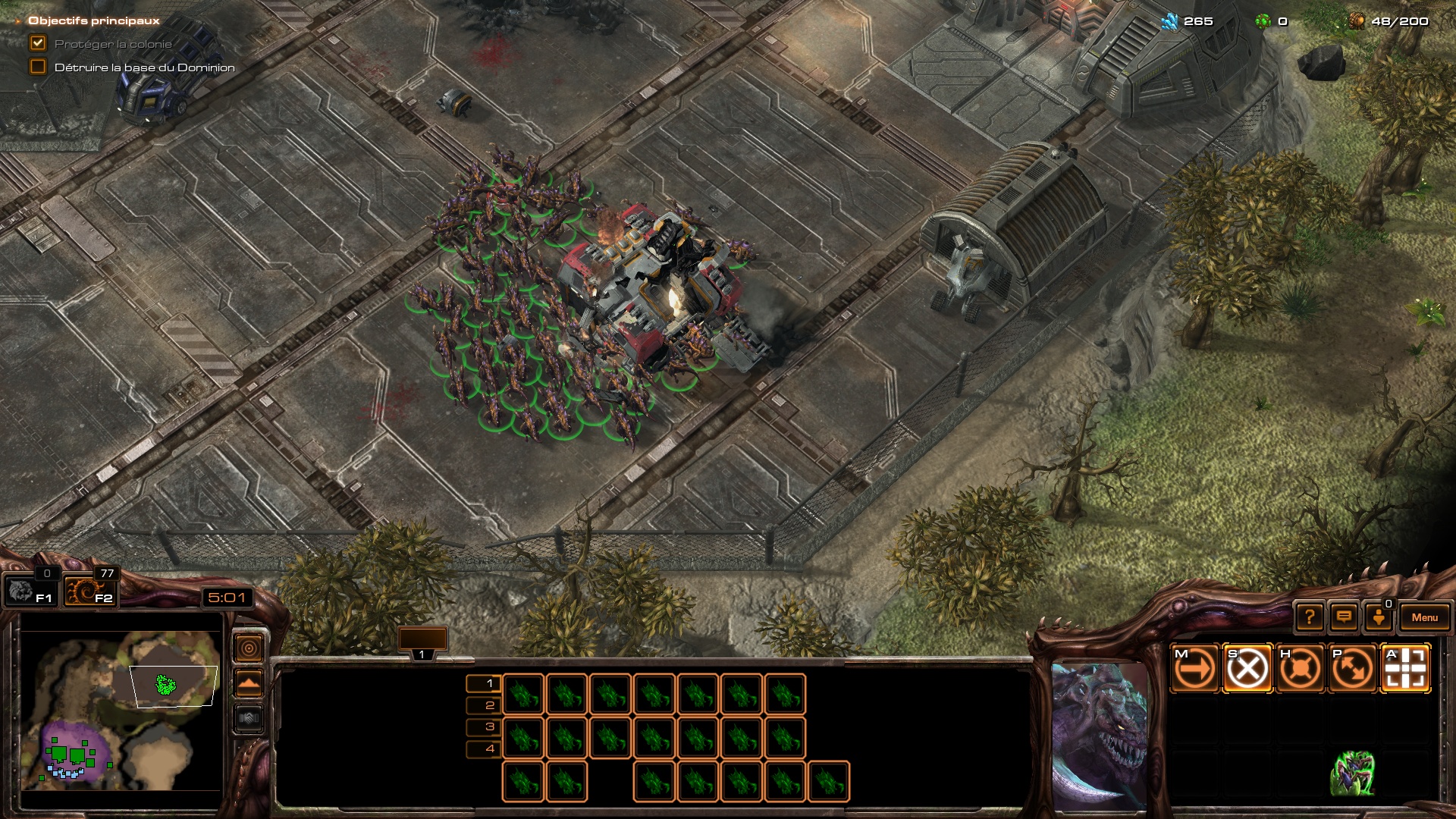This screenshot has height=819, width=1456.
Task: Select the Move command
Action: [1194, 669]
